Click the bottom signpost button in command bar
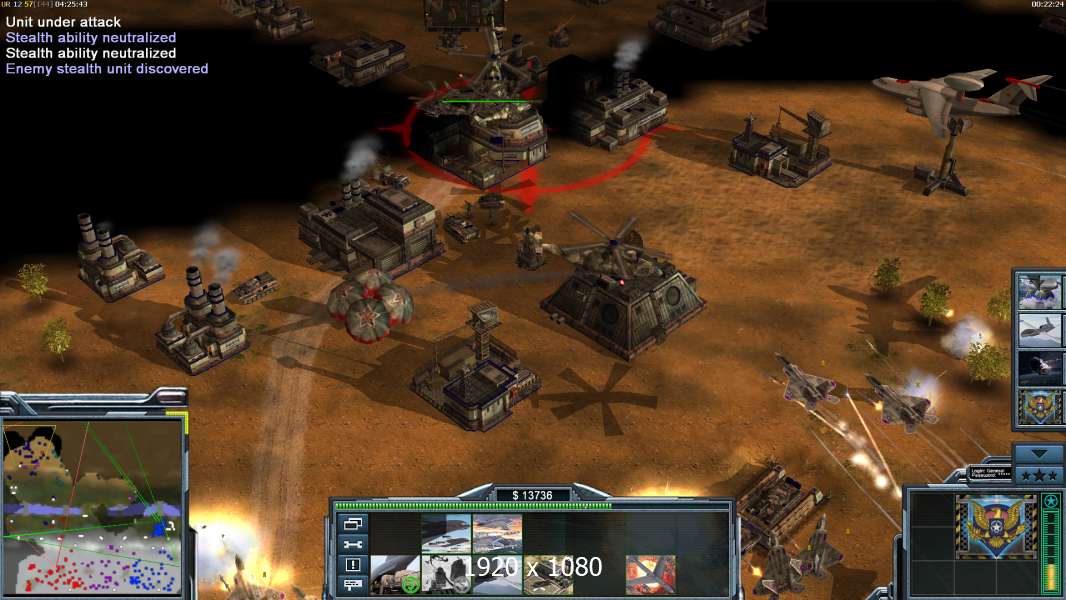The image size is (1066, 600). (353, 585)
